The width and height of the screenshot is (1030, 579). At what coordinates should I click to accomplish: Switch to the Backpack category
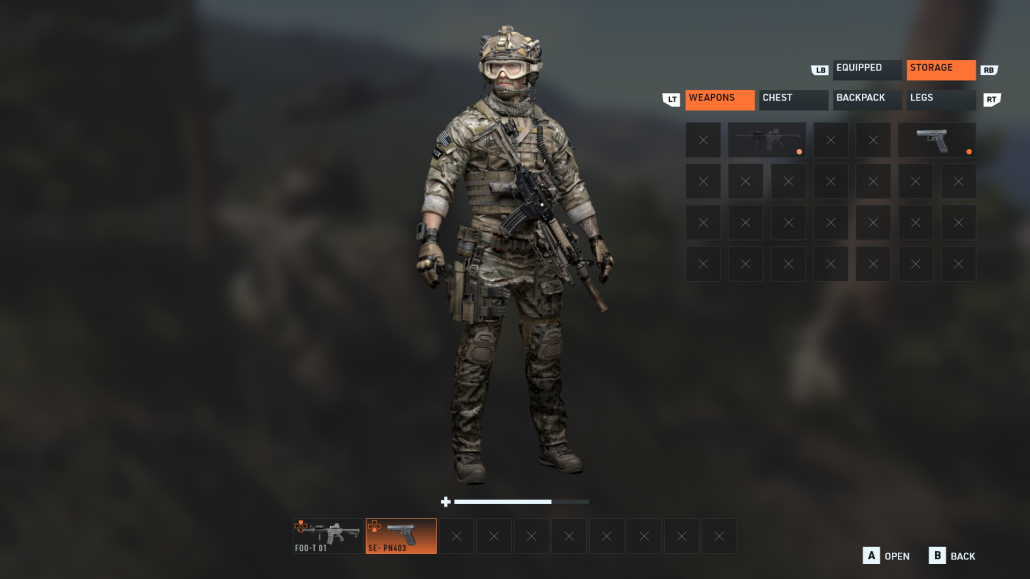[x=867, y=99]
